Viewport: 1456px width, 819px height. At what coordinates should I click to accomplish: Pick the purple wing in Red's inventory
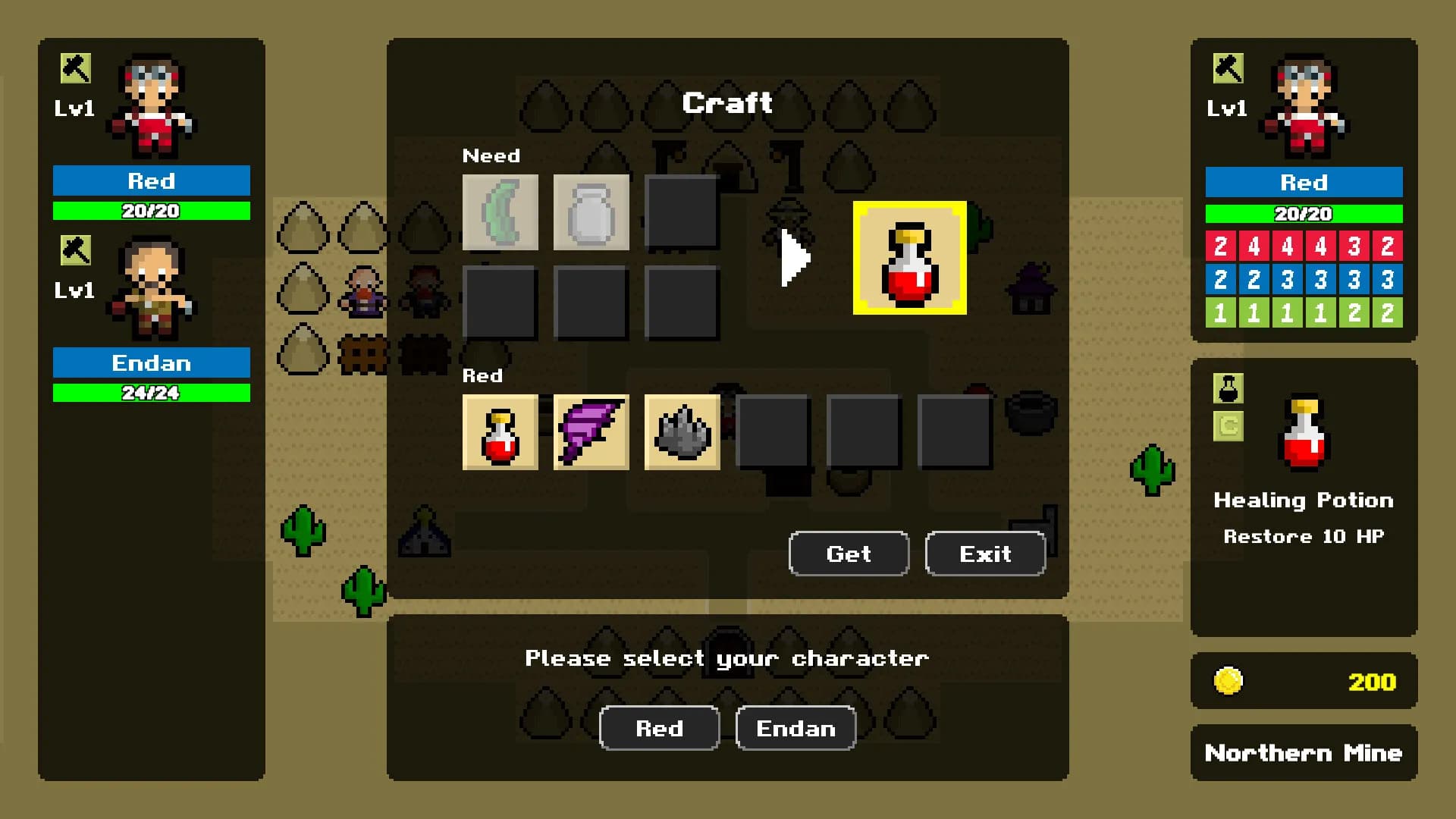(591, 432)
